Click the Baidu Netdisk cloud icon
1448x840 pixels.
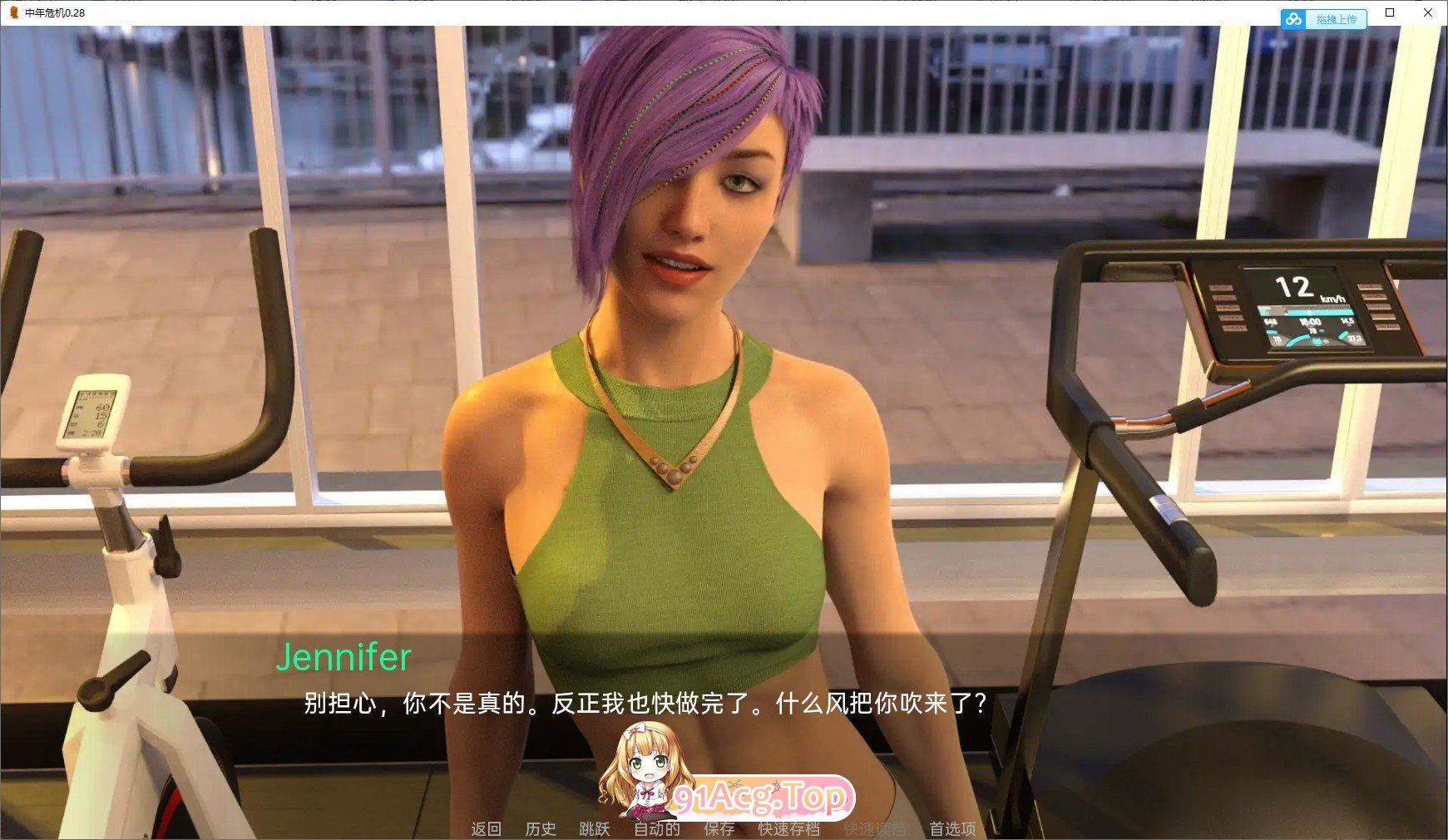[1294, 18]
